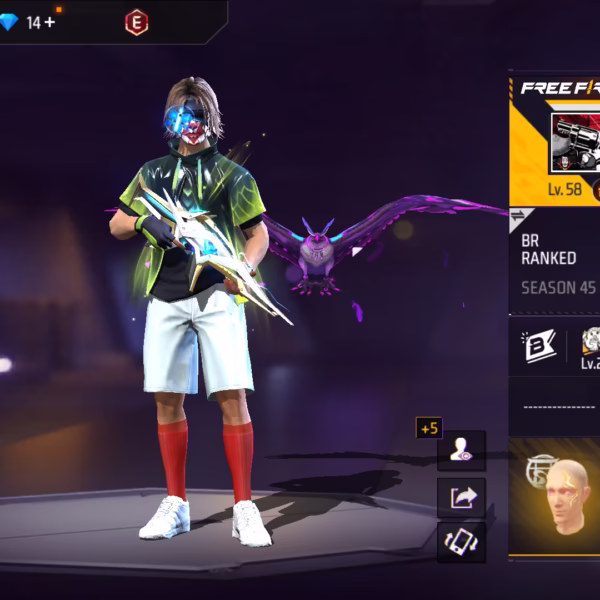Open the bald character head portrait
600x600 pixels.
click(x=568, y=495)
